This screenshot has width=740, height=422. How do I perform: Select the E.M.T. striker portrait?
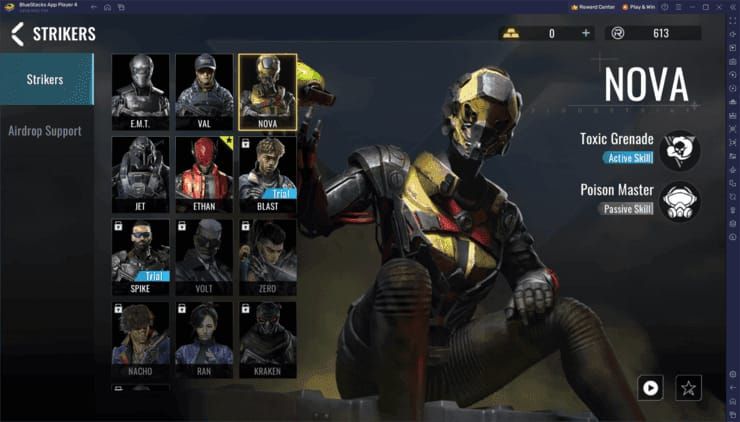click(x=141, y=91)
